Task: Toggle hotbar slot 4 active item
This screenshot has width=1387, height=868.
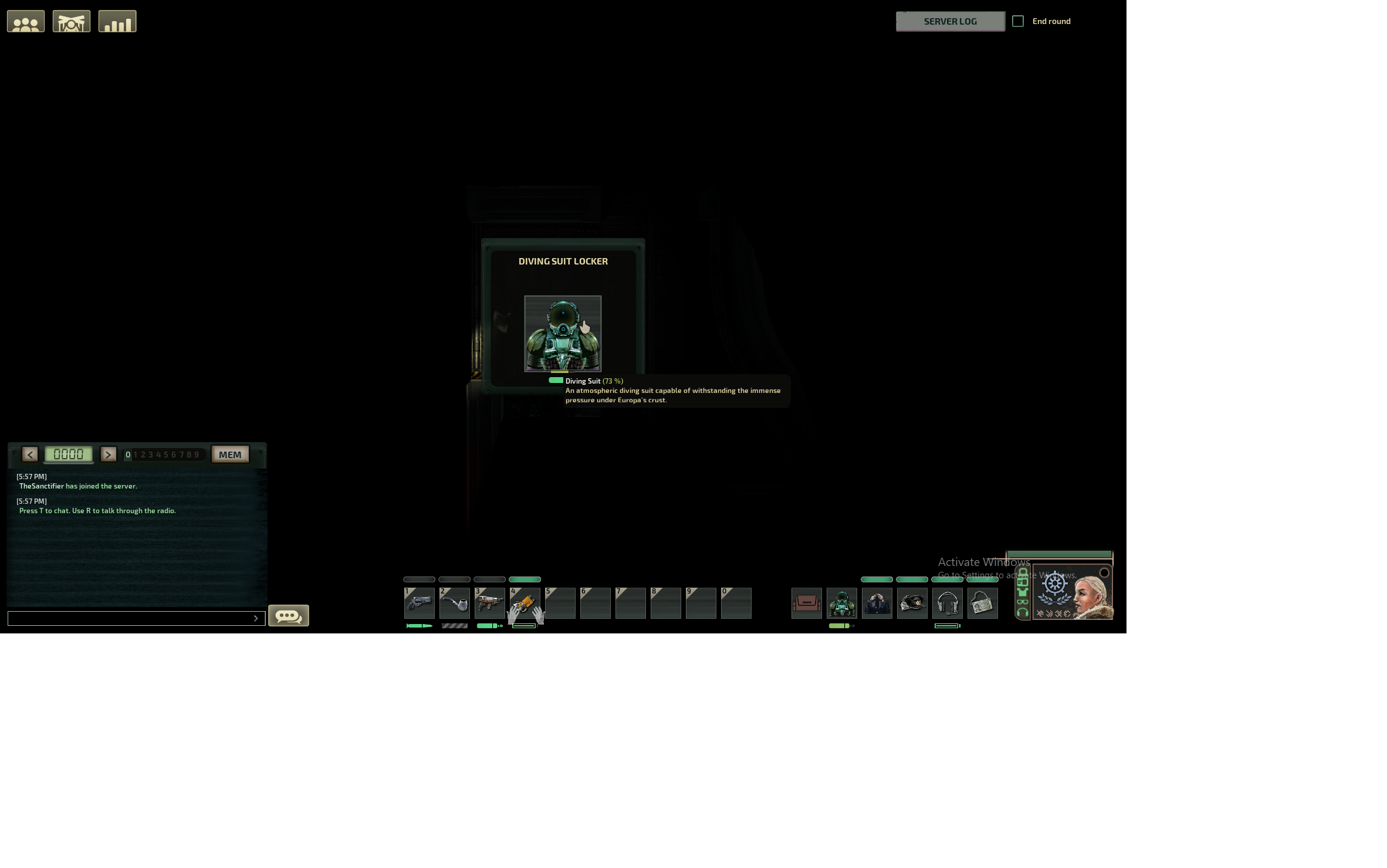Action: click(525, 603)
